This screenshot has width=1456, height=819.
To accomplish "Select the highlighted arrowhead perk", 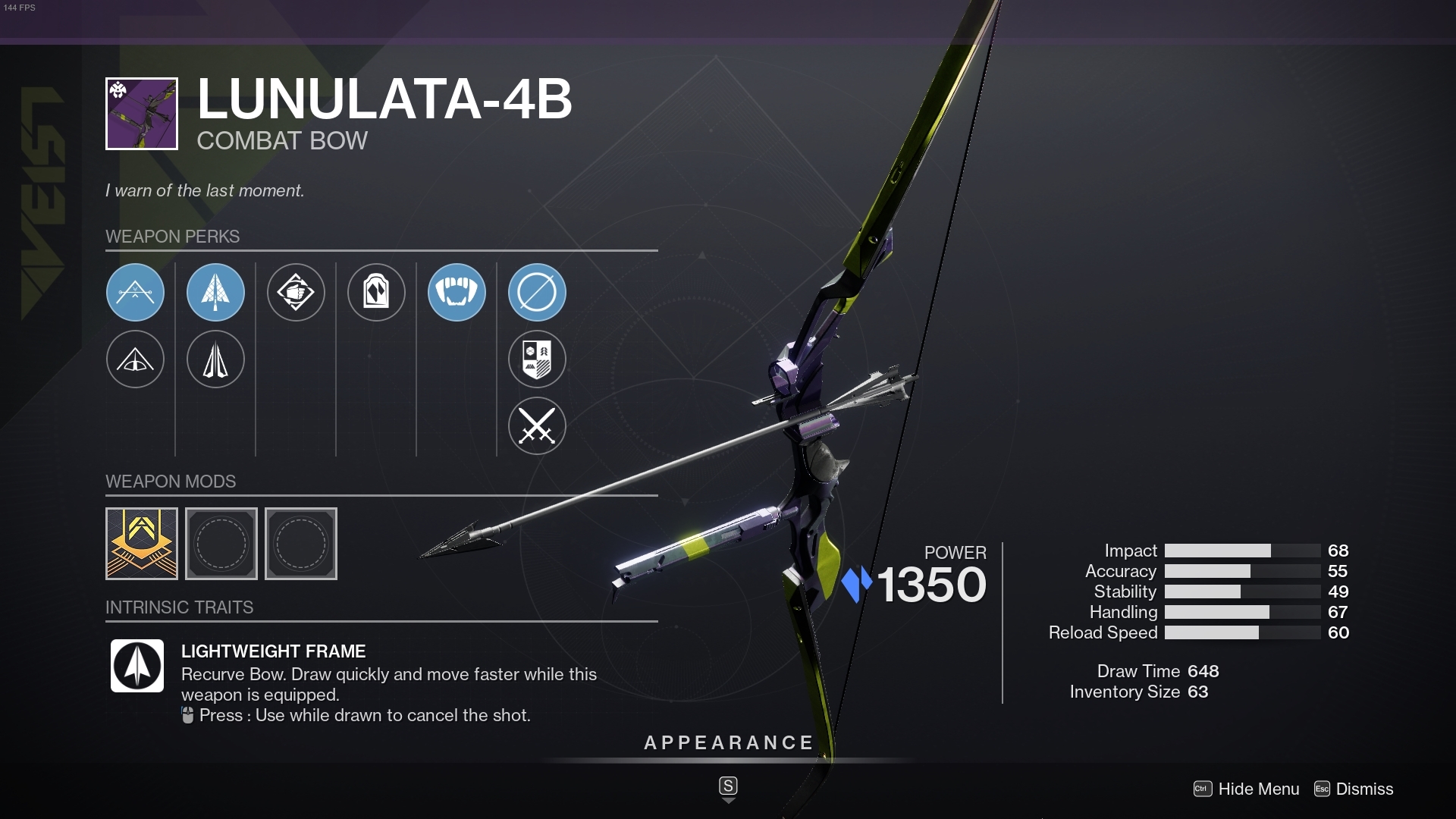I will pyautogui.click(x=215, y=292).
